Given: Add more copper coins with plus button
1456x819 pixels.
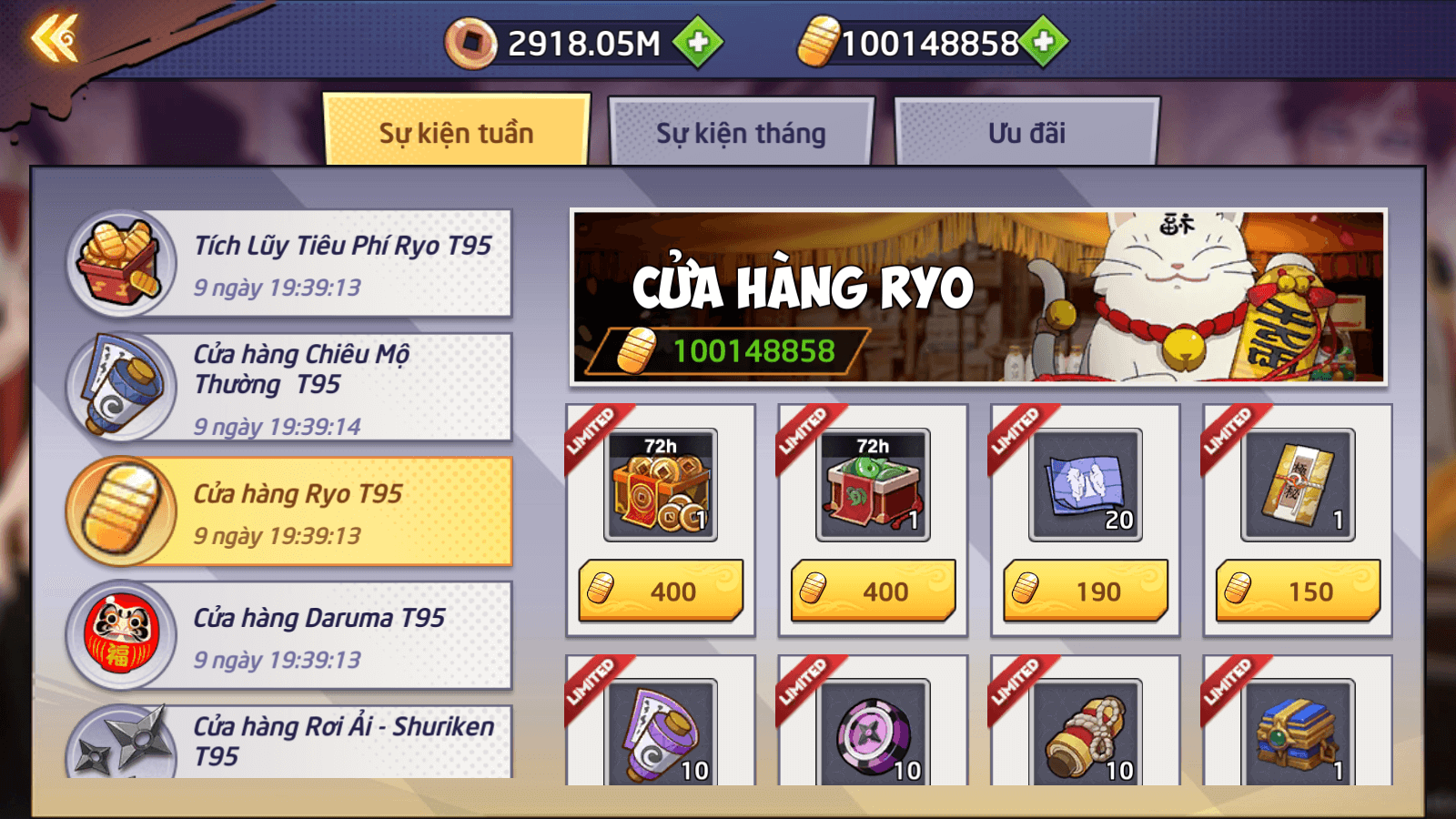Looking at the screenshot, I should 698,42.
